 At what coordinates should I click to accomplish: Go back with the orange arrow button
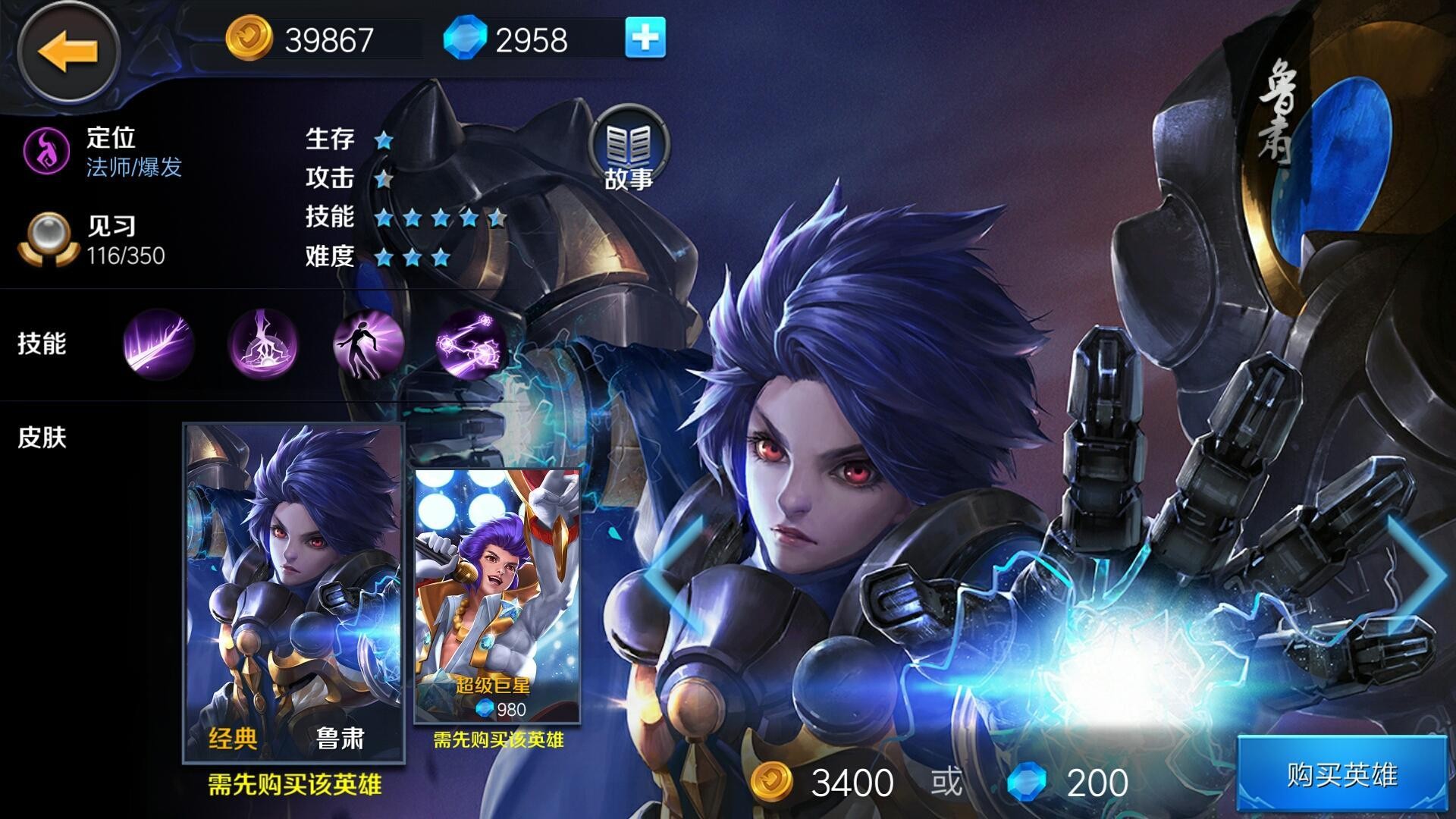coord(68,51)
